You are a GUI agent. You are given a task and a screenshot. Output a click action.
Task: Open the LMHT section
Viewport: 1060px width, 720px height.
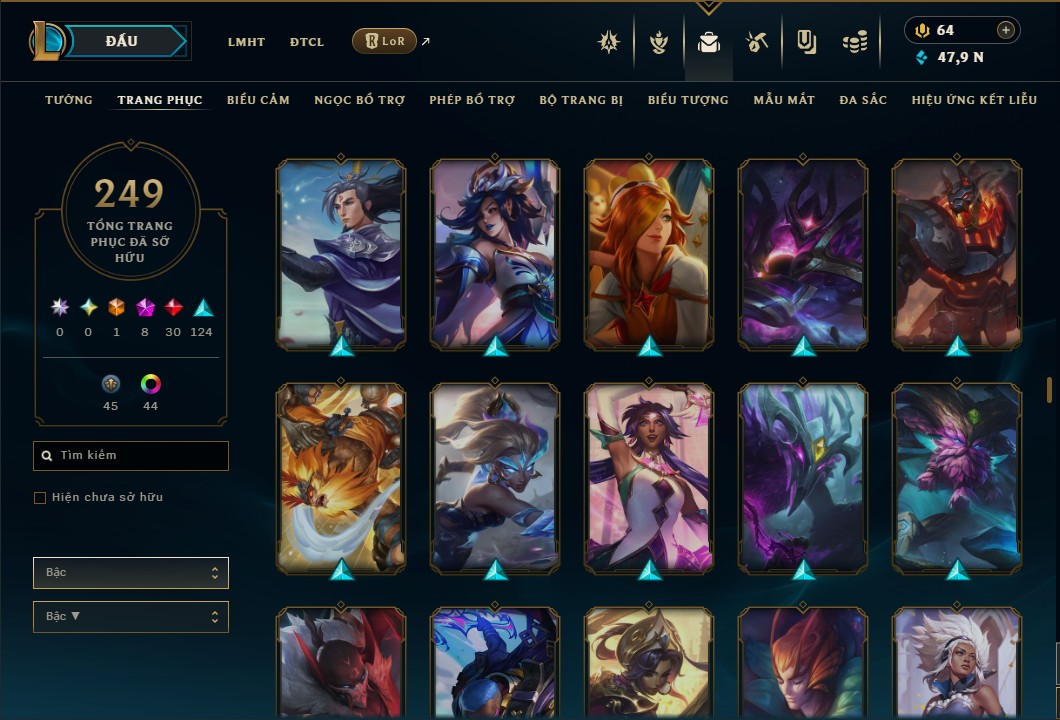click(246, 42)
